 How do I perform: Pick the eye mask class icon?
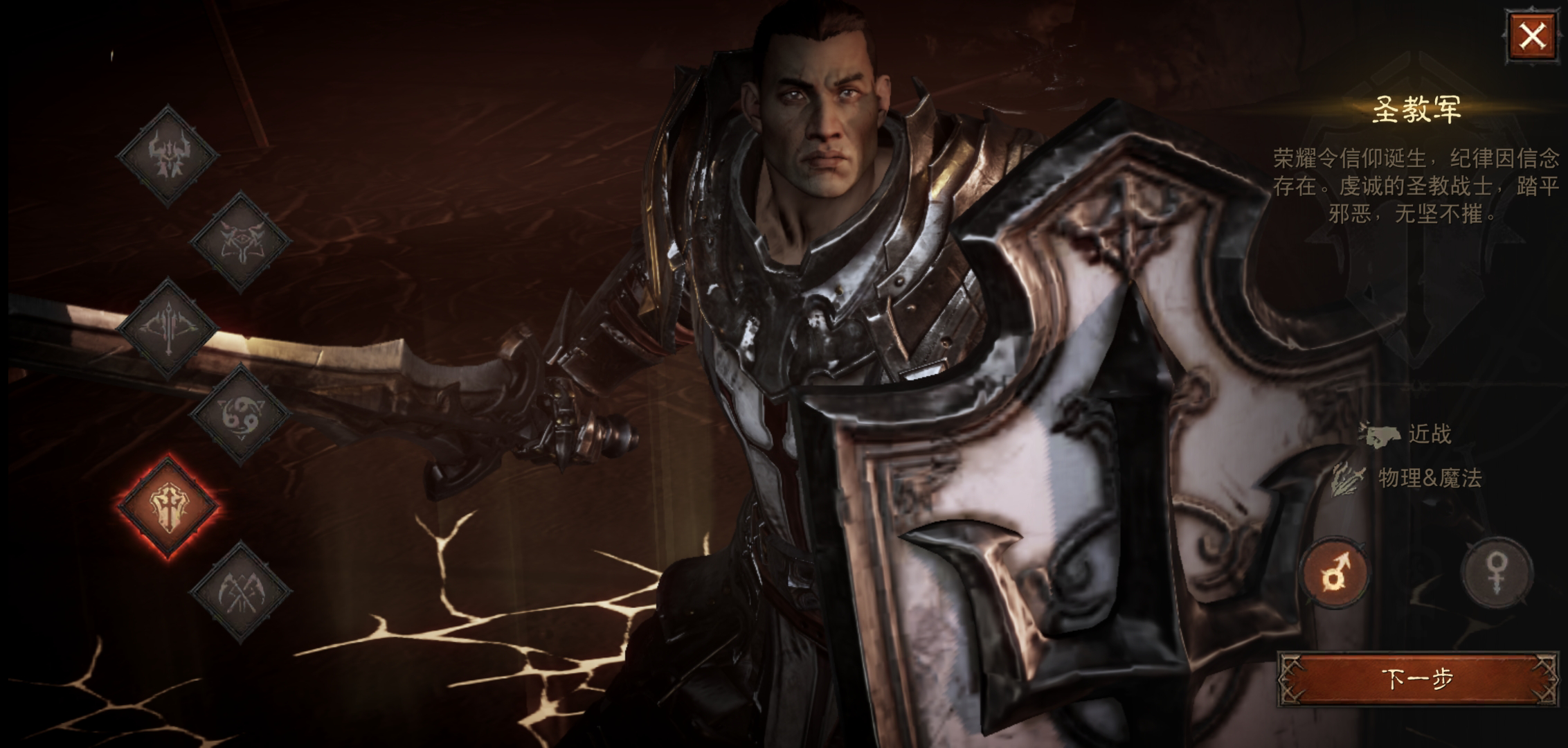click(x=241, y=242)
